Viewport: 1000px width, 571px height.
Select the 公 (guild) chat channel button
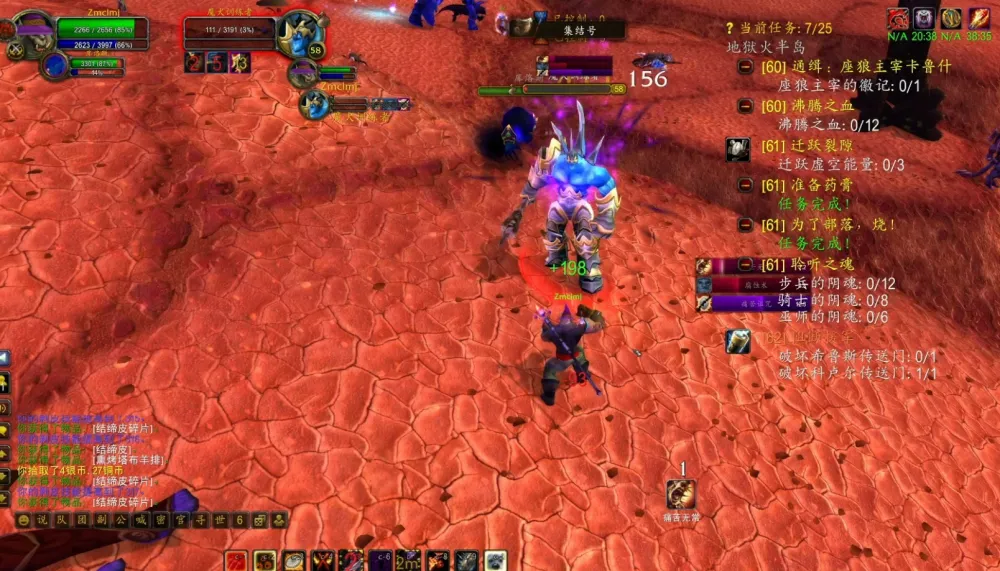(x=121, y=520)
